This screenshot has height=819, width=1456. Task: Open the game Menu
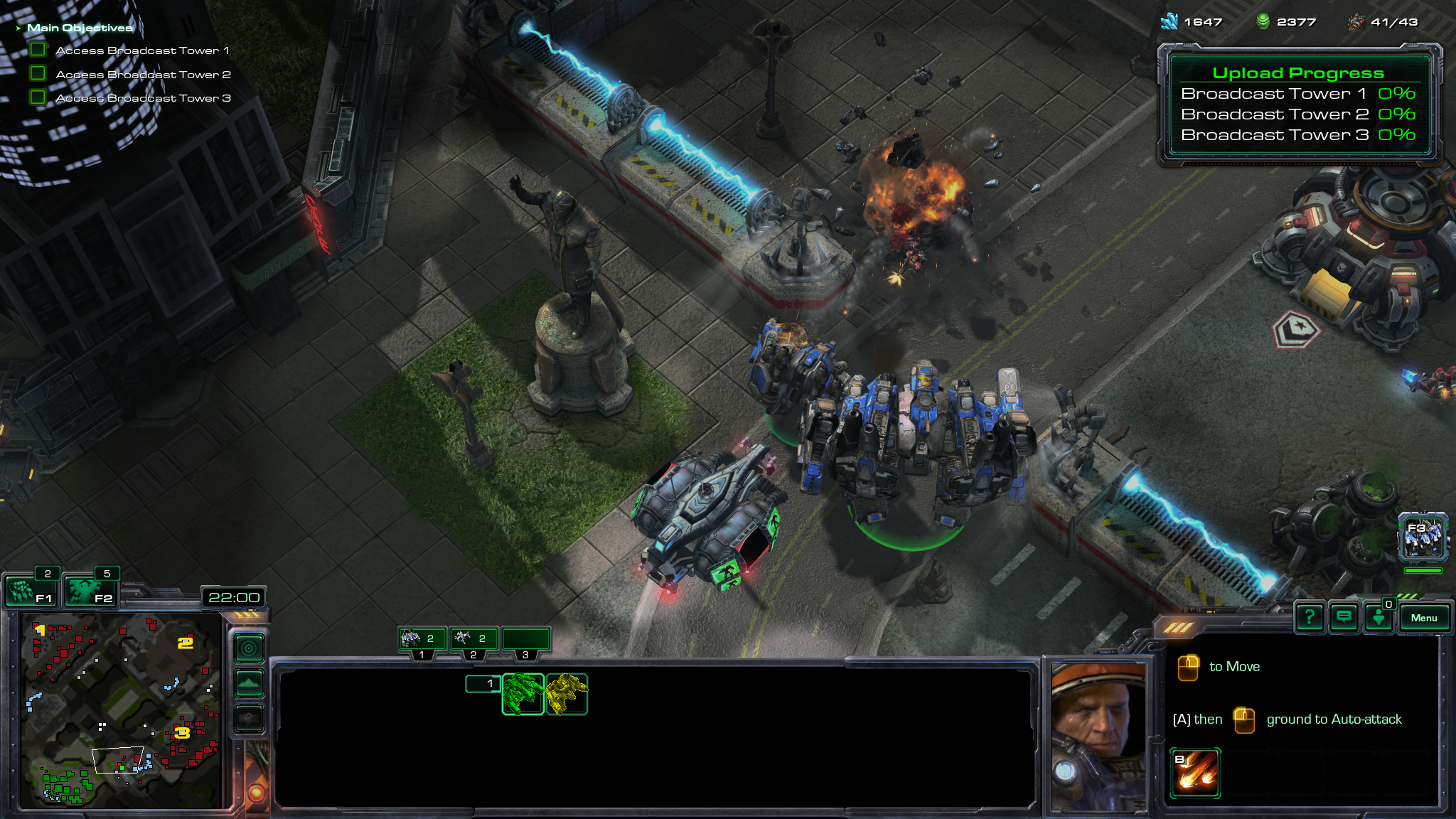[x=1423, y=618]
